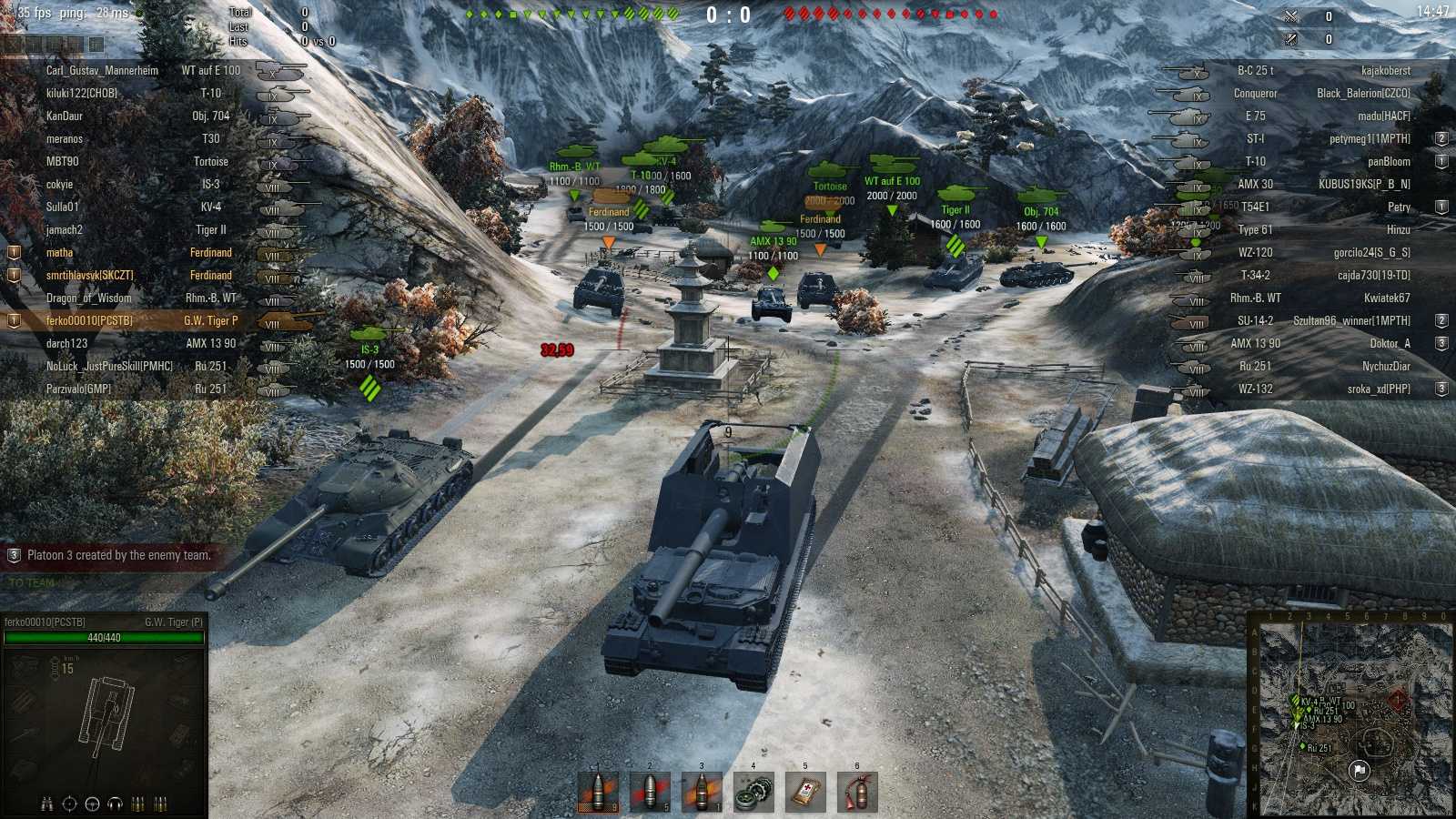This screenshot has width=1456, height=819.
Task: Use the First Aid Kit in slot 5
Action: pos(805,791)
